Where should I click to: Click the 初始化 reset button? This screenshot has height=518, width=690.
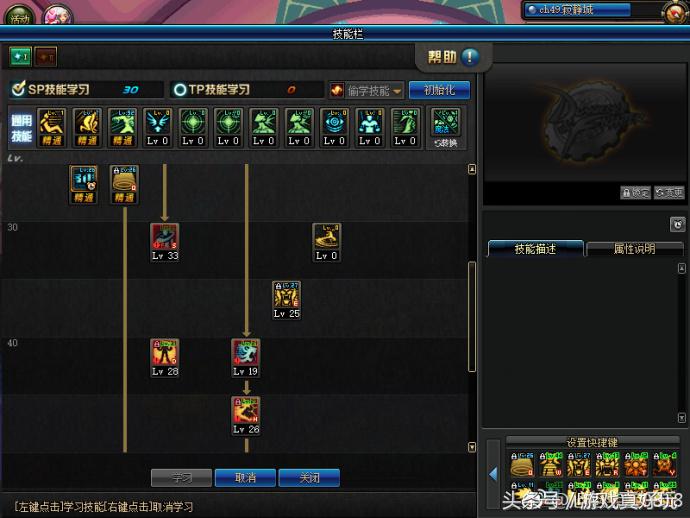click(439, 90)
